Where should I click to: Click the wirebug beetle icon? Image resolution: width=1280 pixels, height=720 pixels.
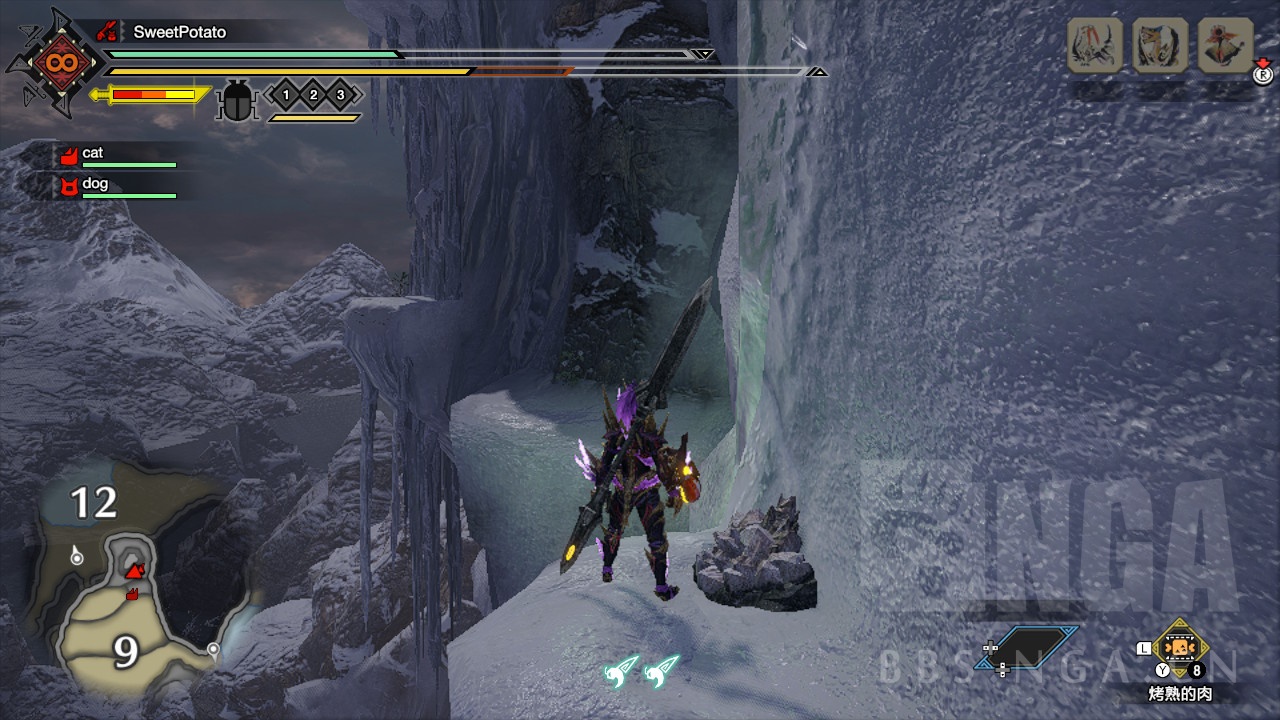pyautogui.click(x=238, y=100)
